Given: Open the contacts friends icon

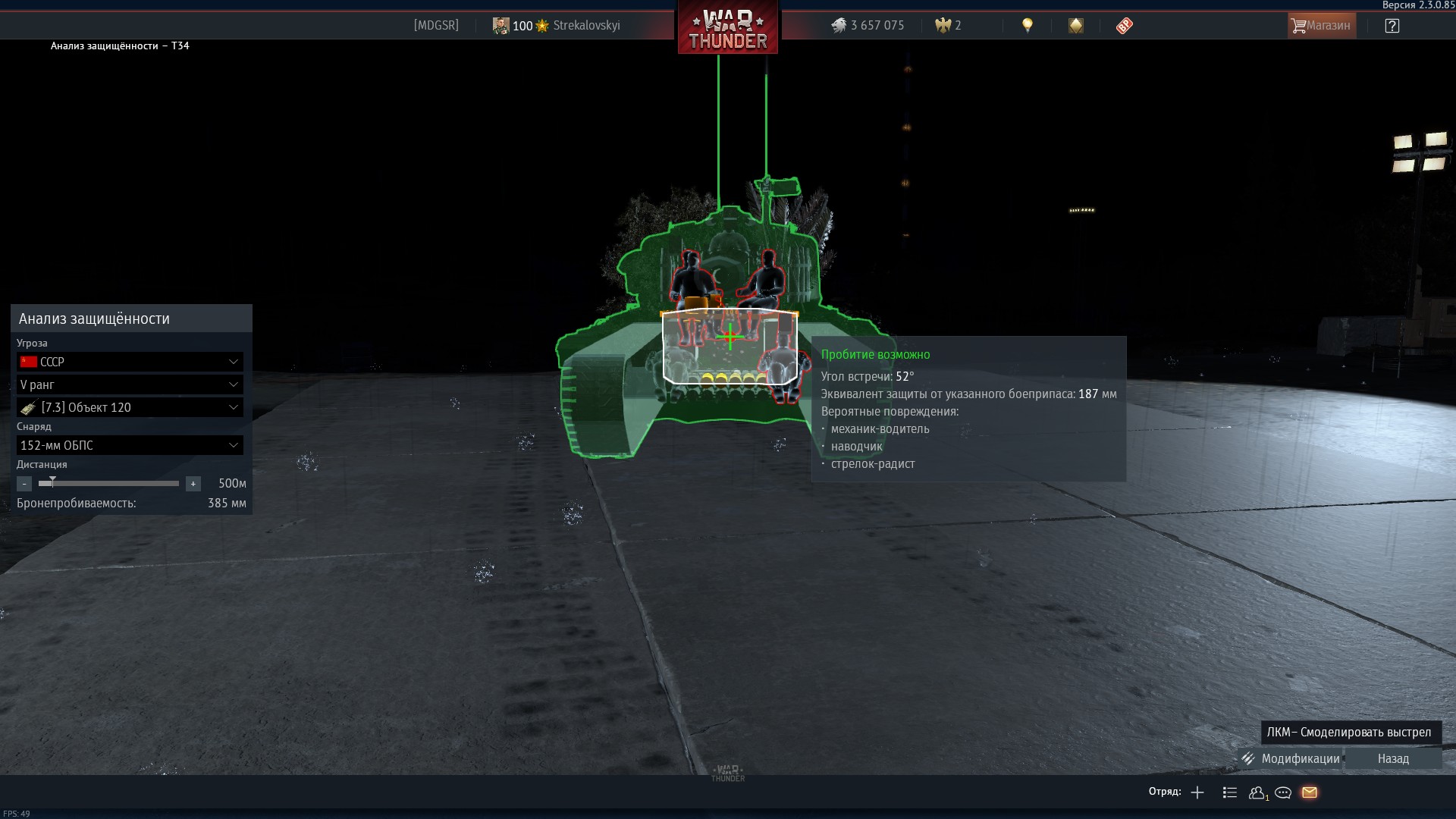Looking at the screenshot, I should coord(1257,792).
